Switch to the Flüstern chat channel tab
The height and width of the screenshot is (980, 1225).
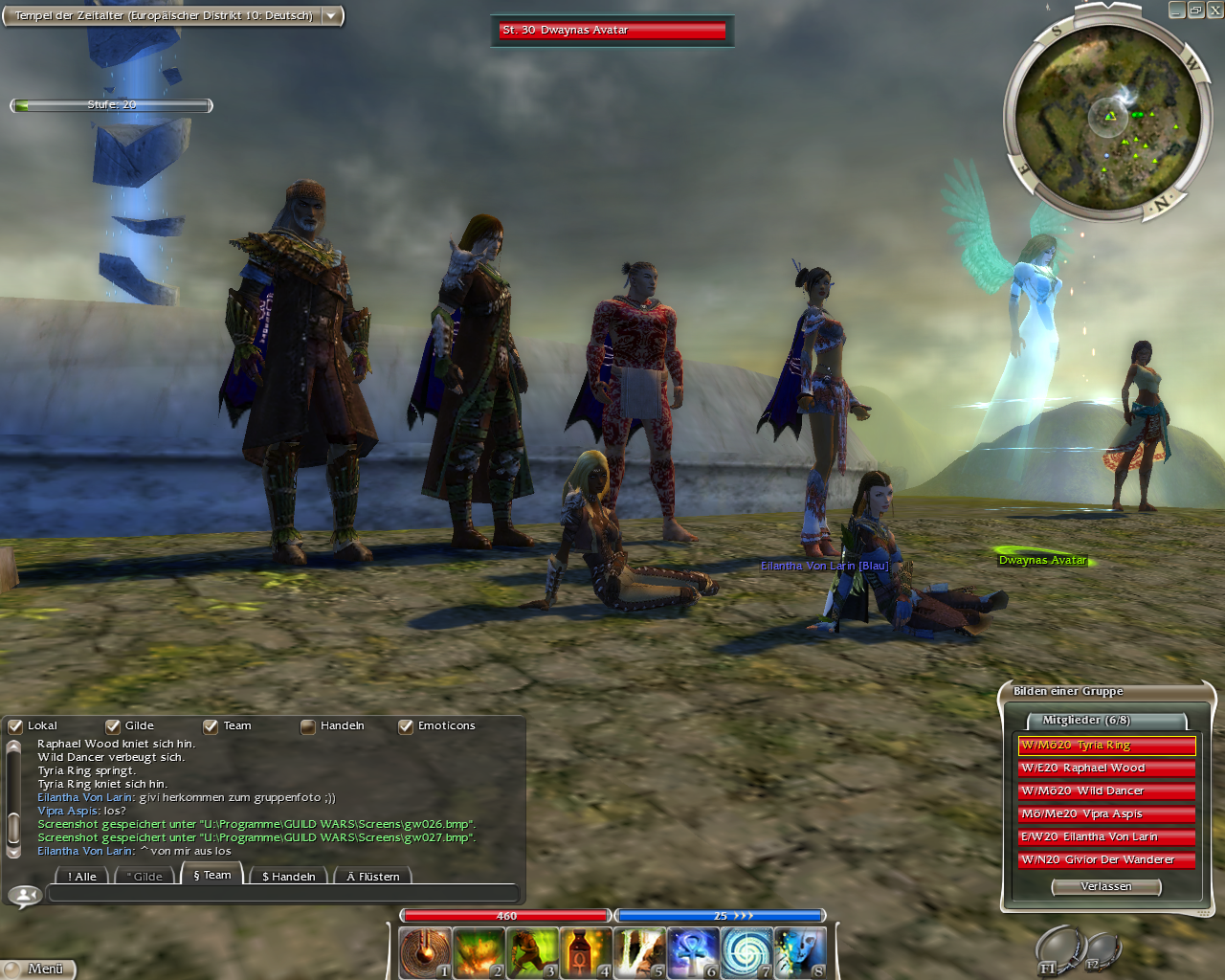point(373,876)
